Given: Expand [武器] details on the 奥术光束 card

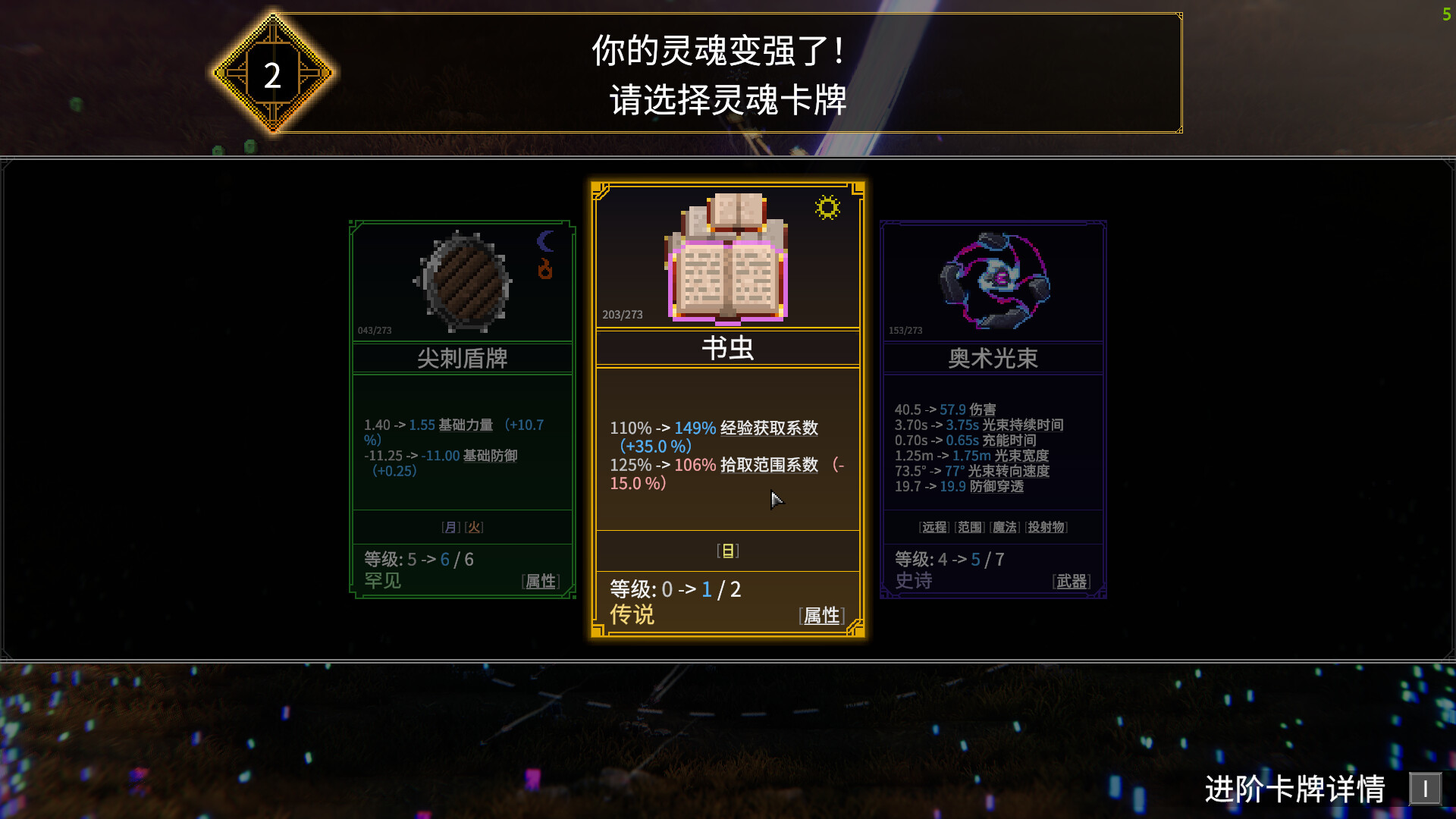Looking at the screenshot, I should [1072, 582].
